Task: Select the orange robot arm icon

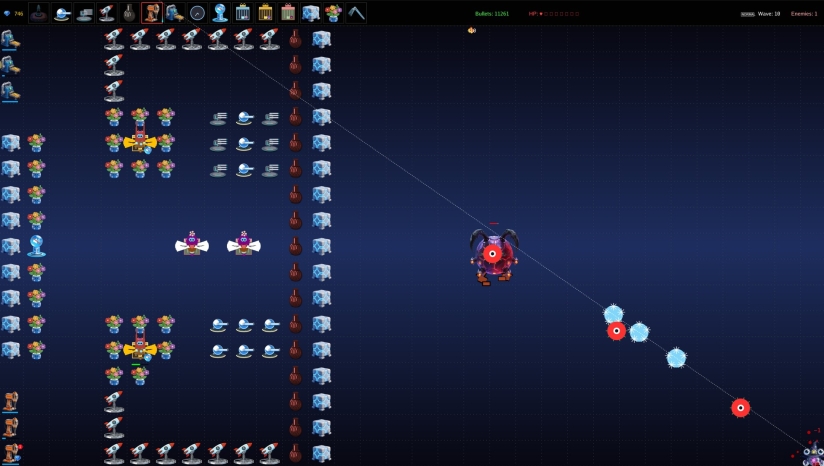Action: coord(152,13)
